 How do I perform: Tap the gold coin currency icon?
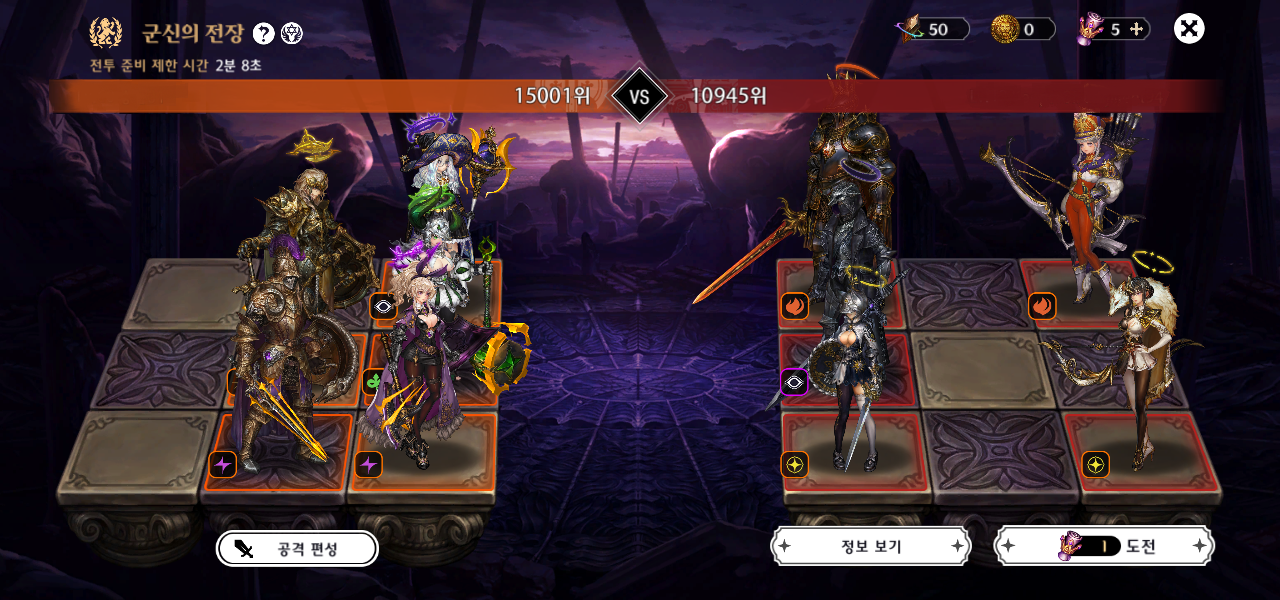(x=1004, y=29)
